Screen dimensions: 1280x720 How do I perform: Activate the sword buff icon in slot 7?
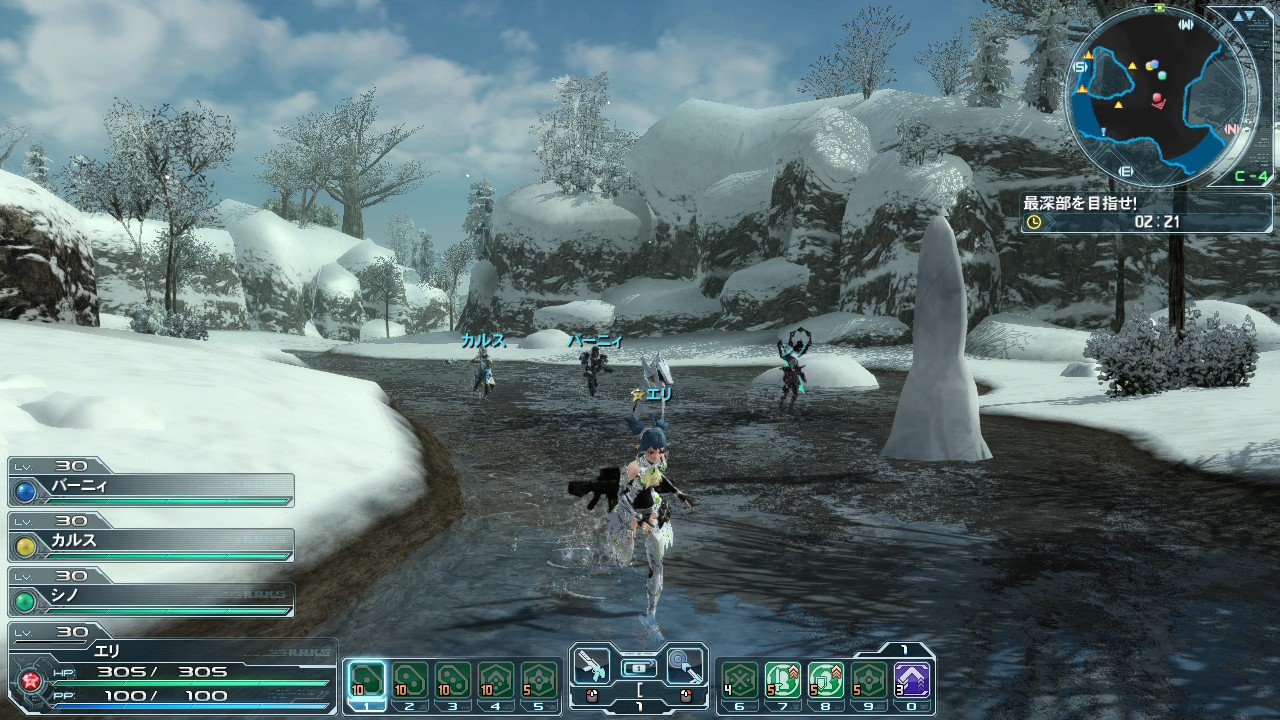783,680
